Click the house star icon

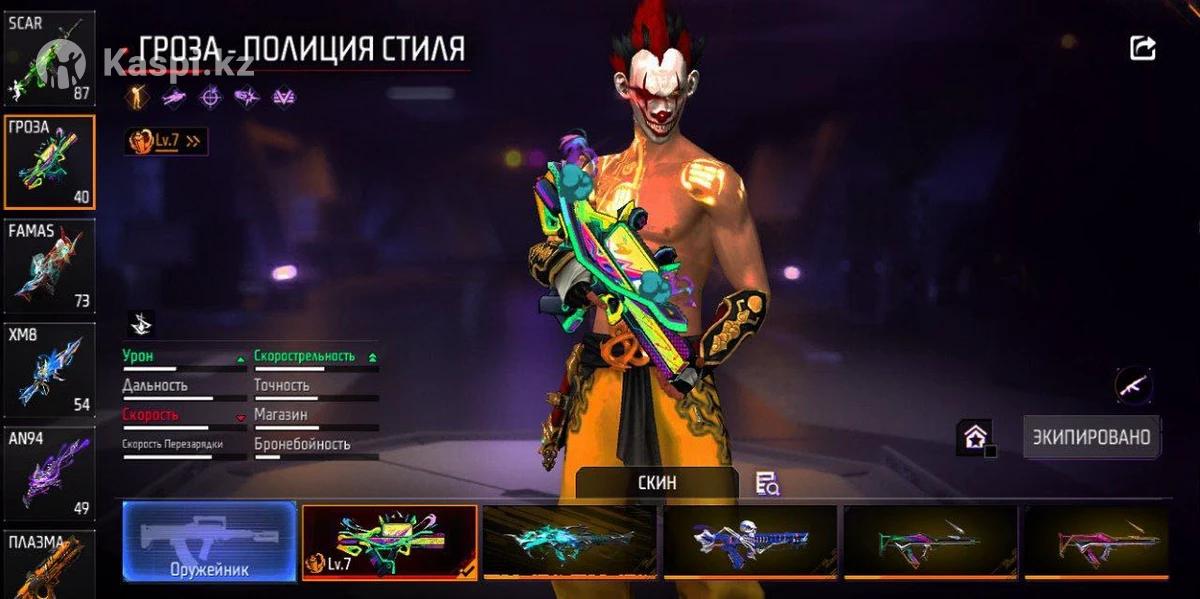click(x=974, y=437)
